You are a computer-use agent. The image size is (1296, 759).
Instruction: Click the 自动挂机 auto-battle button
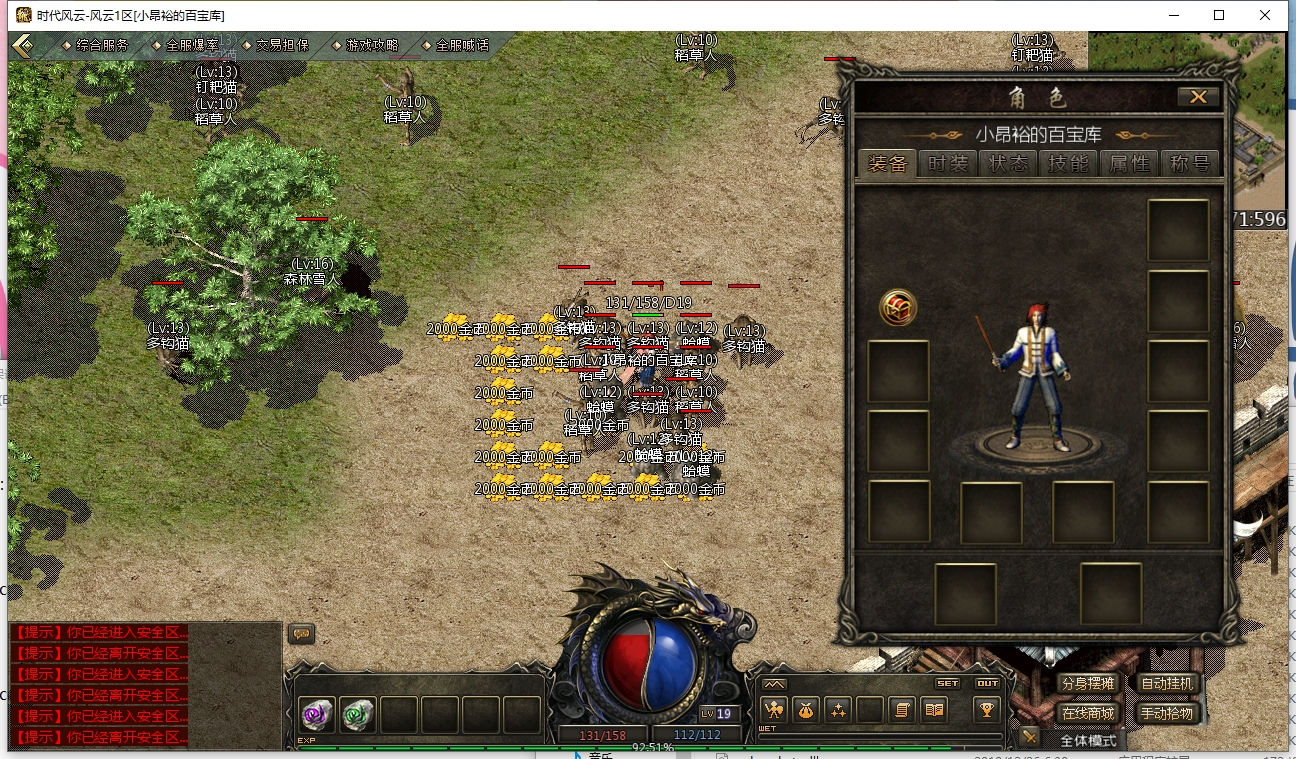1166,684
